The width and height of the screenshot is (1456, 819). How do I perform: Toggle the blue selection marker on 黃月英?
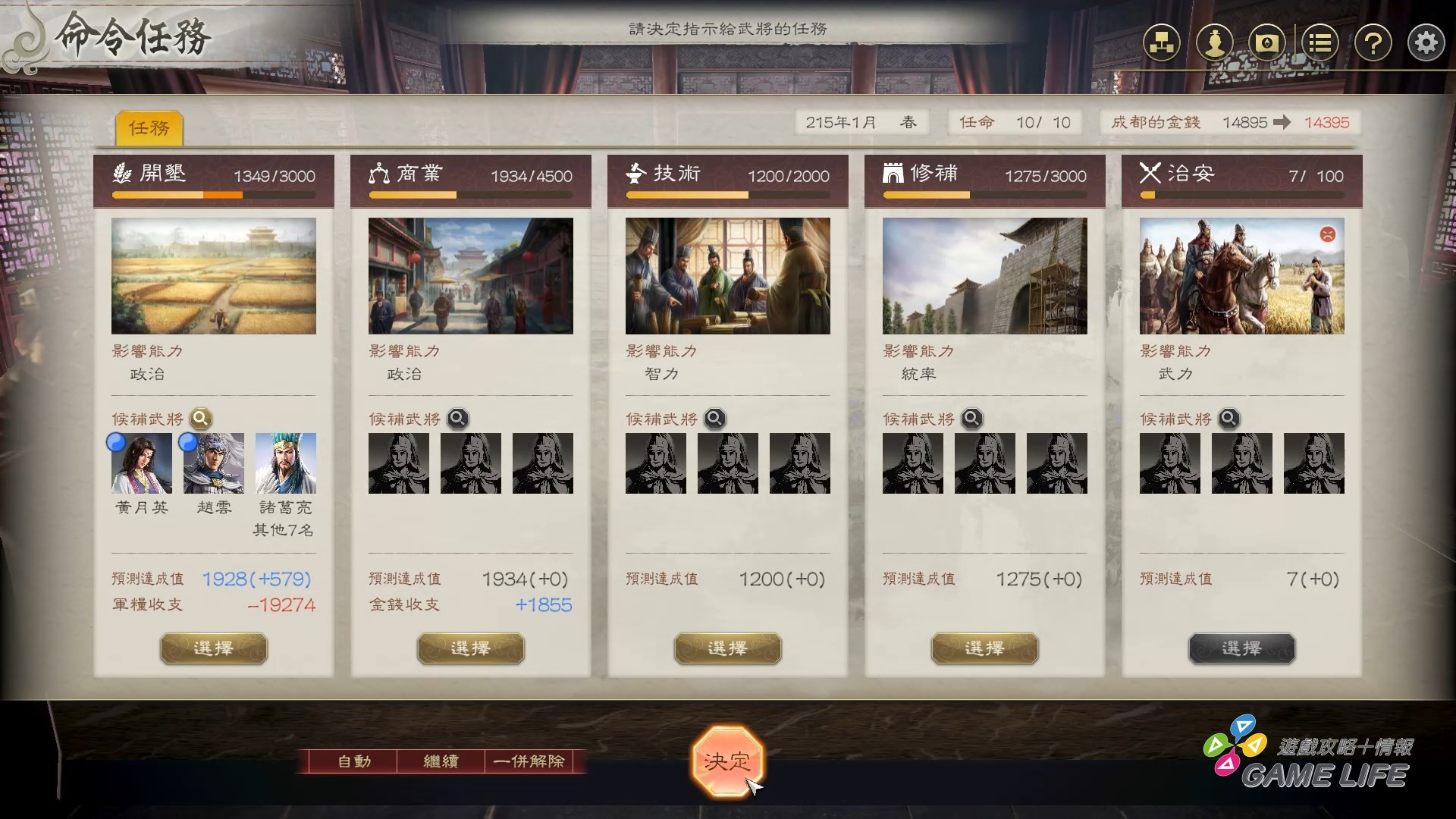[116, 443]
